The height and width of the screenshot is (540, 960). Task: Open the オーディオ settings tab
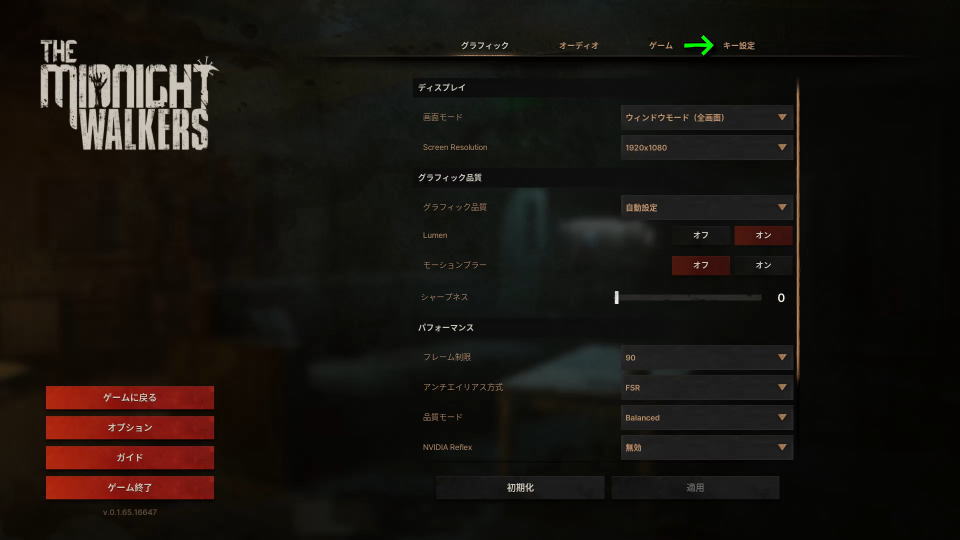pos(579,46)
